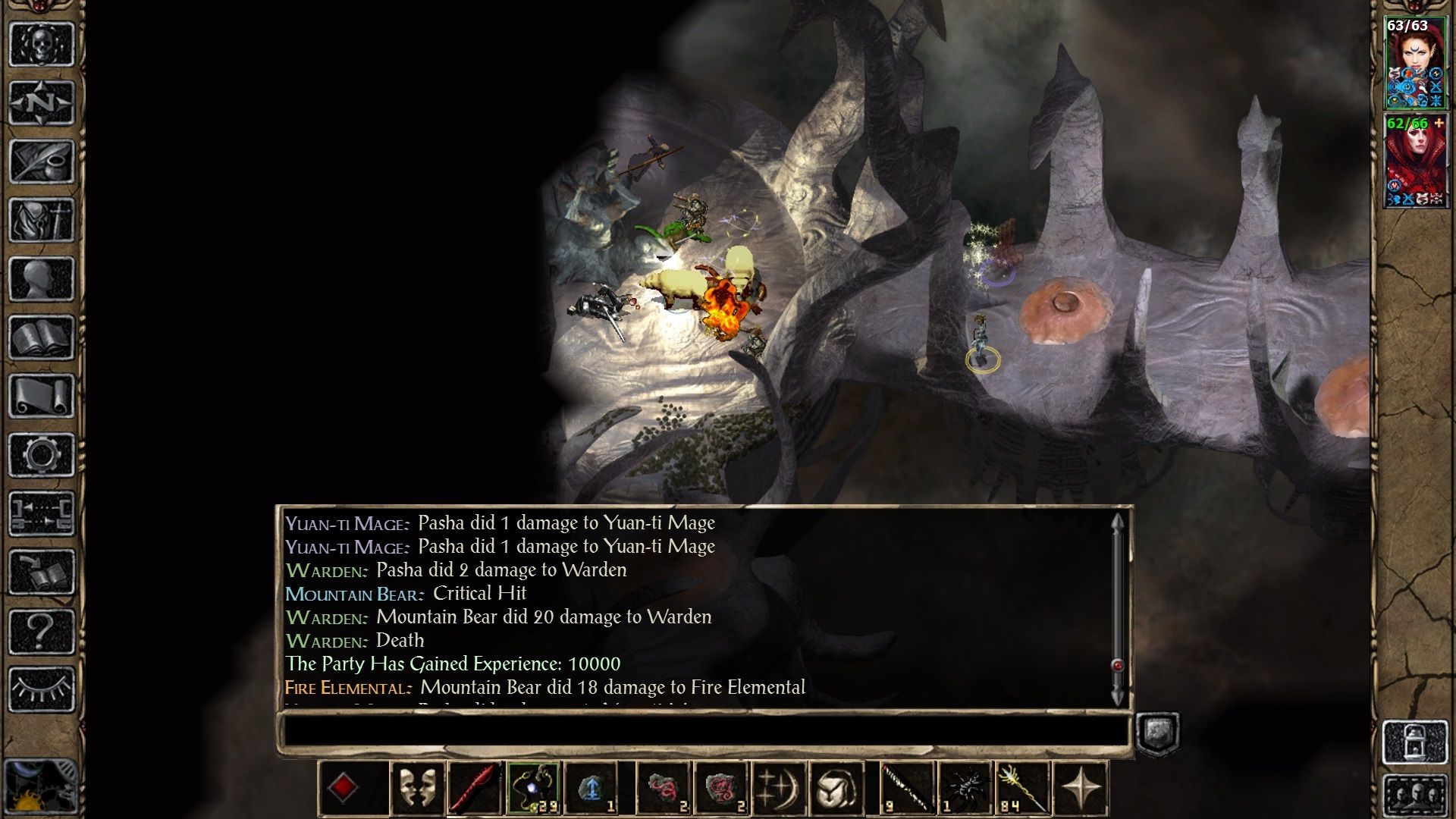Activate the moon-and-stars special ability
This screenshot has width=1456, height=819.
[x=780, y=789]
